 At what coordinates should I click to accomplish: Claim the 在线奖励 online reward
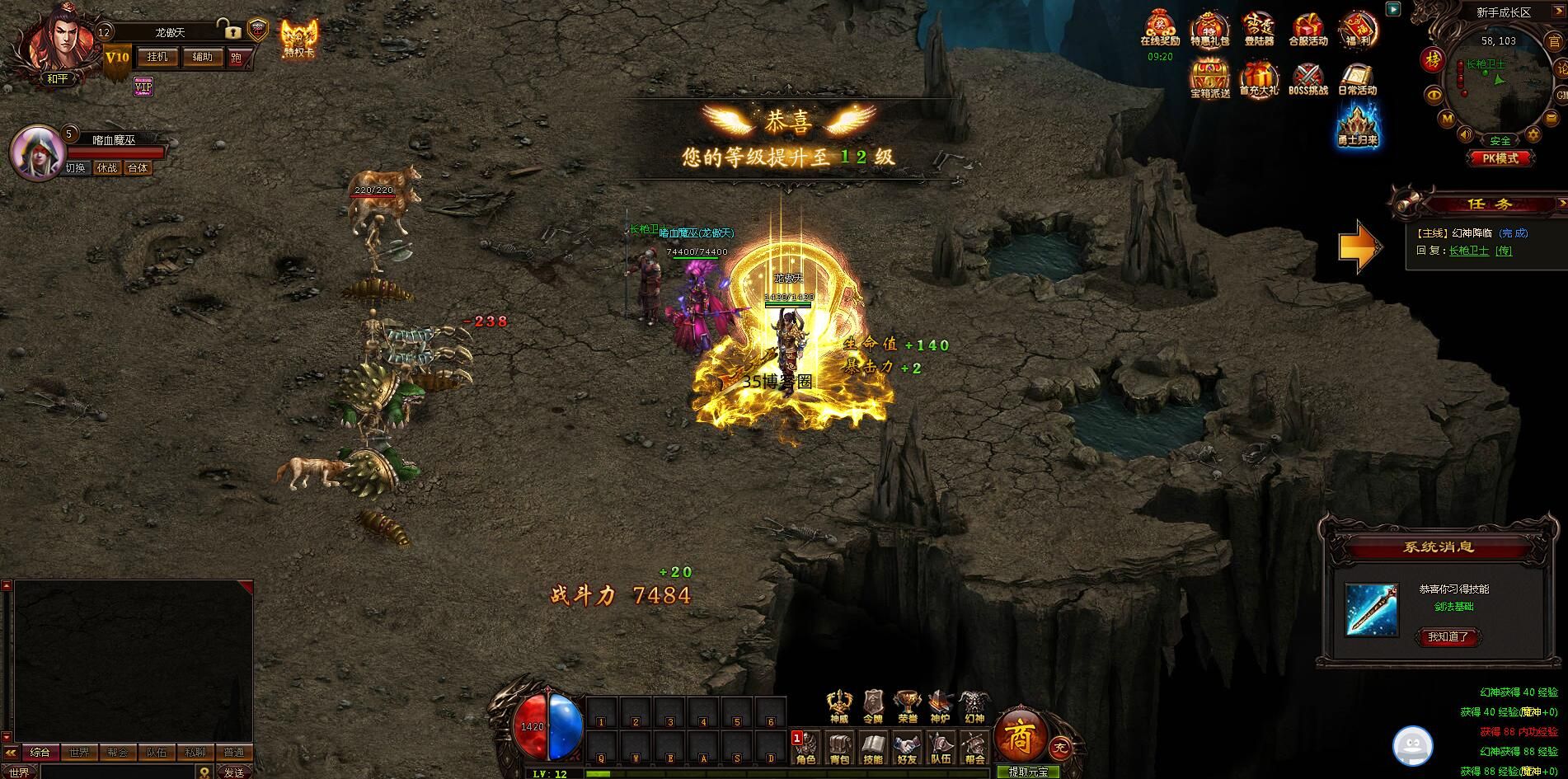coord(1160,30)
